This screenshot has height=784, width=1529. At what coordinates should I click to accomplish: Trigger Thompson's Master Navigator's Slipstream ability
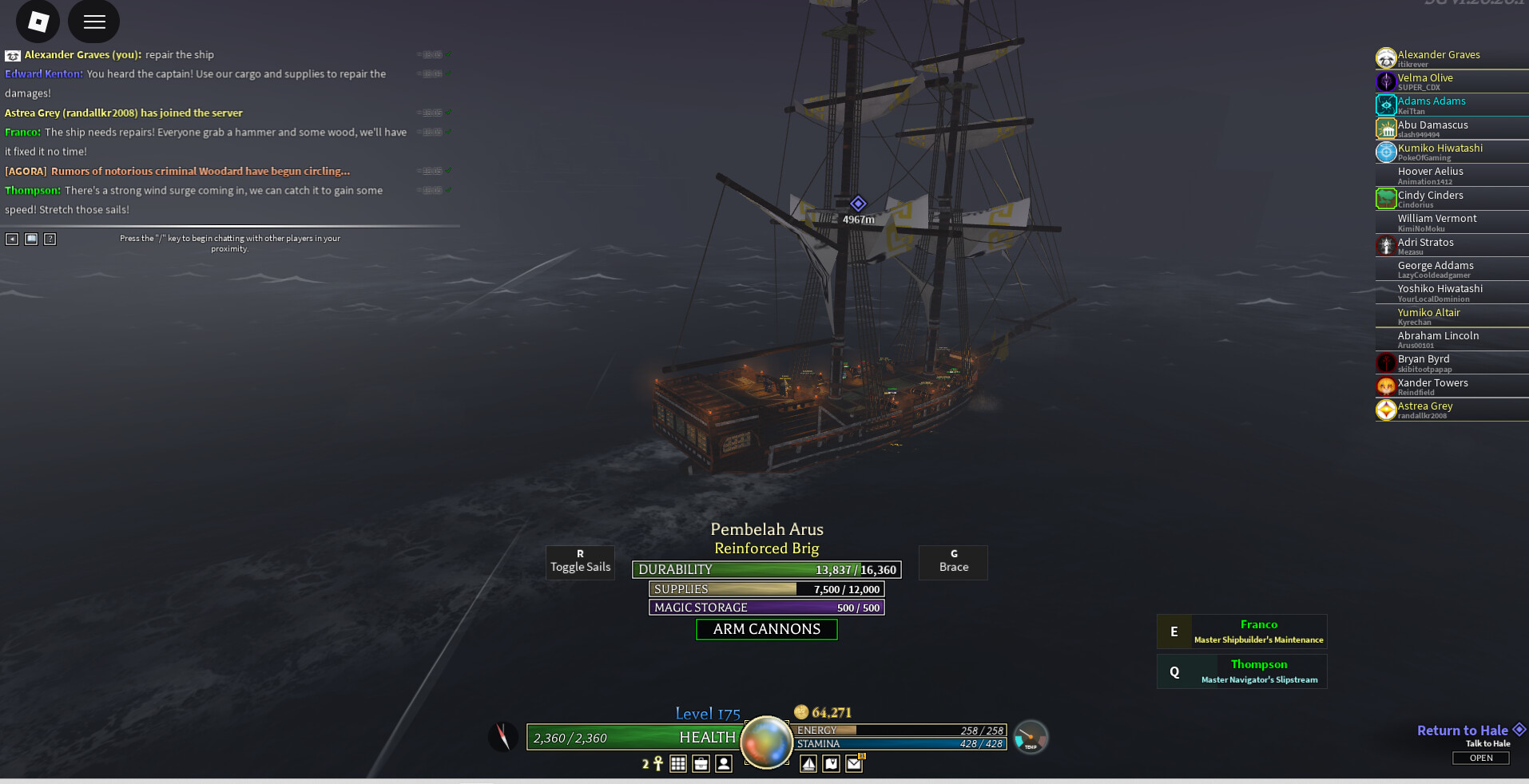coord(1242,671)
